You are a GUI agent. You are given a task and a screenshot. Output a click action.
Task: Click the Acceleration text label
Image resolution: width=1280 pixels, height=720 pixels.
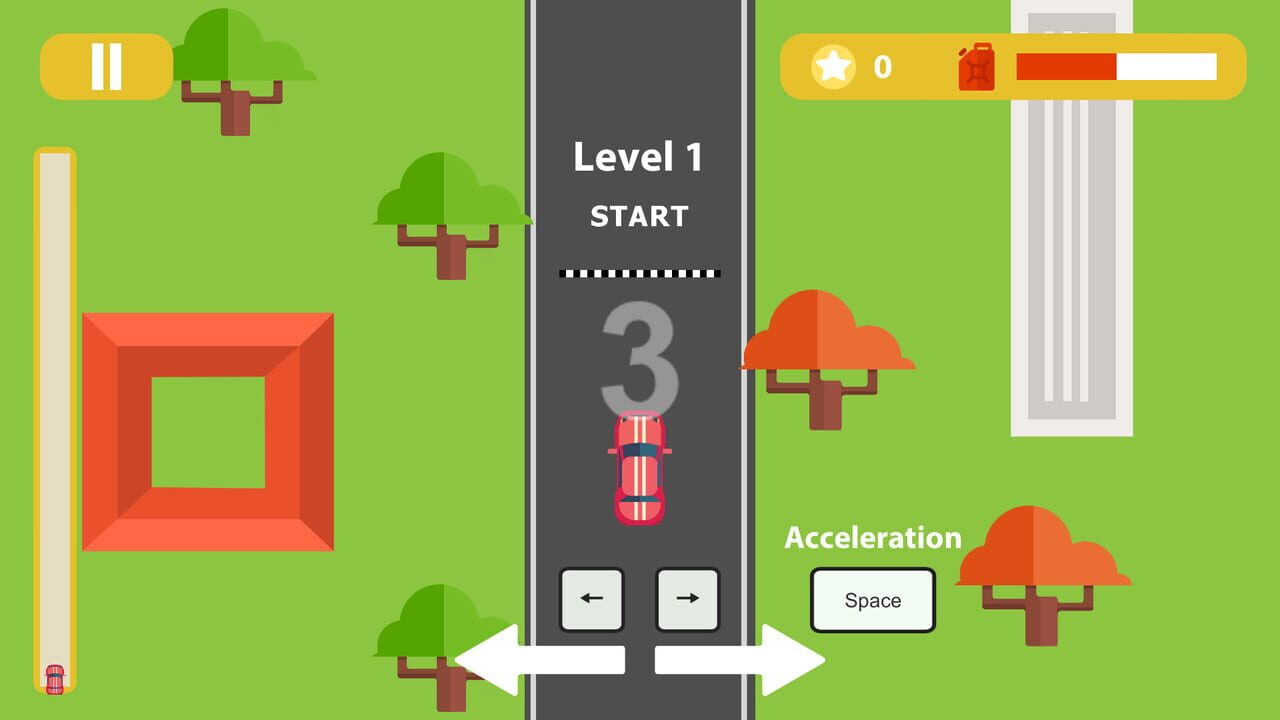[871, 538]
